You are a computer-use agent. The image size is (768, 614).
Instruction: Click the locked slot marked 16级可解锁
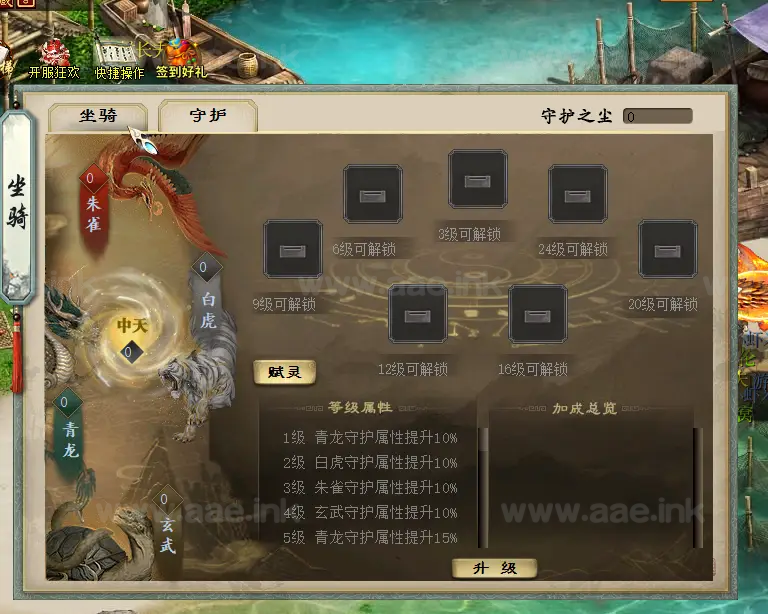click(x=538, y=314)
